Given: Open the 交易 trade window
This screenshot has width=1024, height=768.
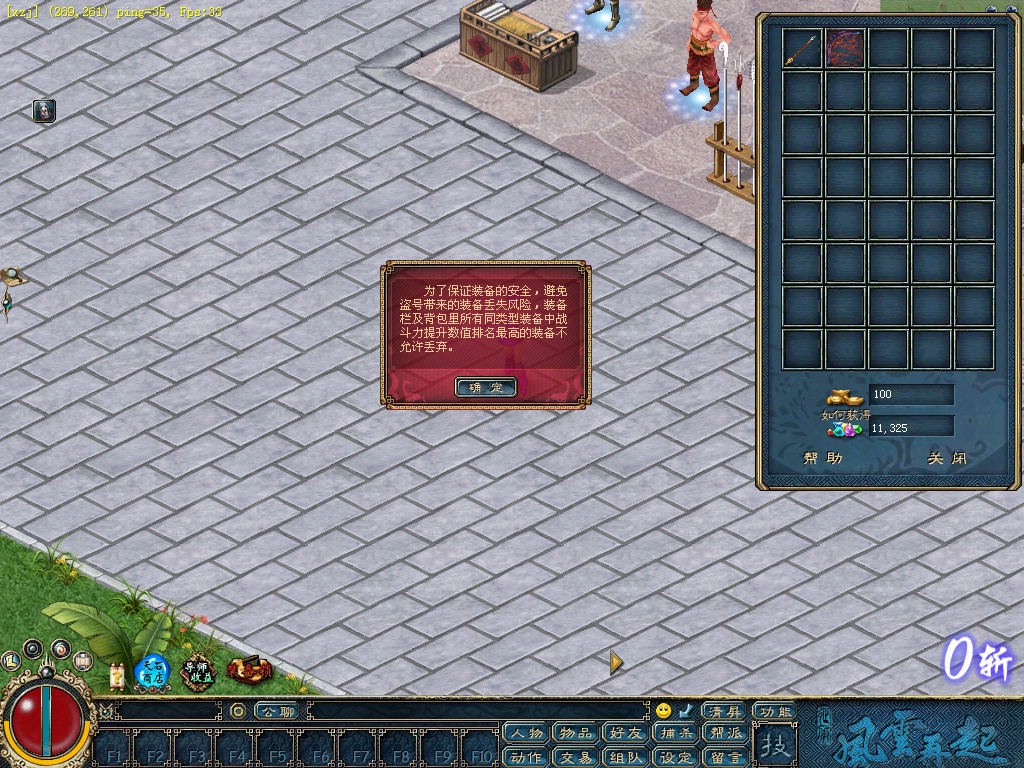Looking at the screenshot, I should coord(577,757).
